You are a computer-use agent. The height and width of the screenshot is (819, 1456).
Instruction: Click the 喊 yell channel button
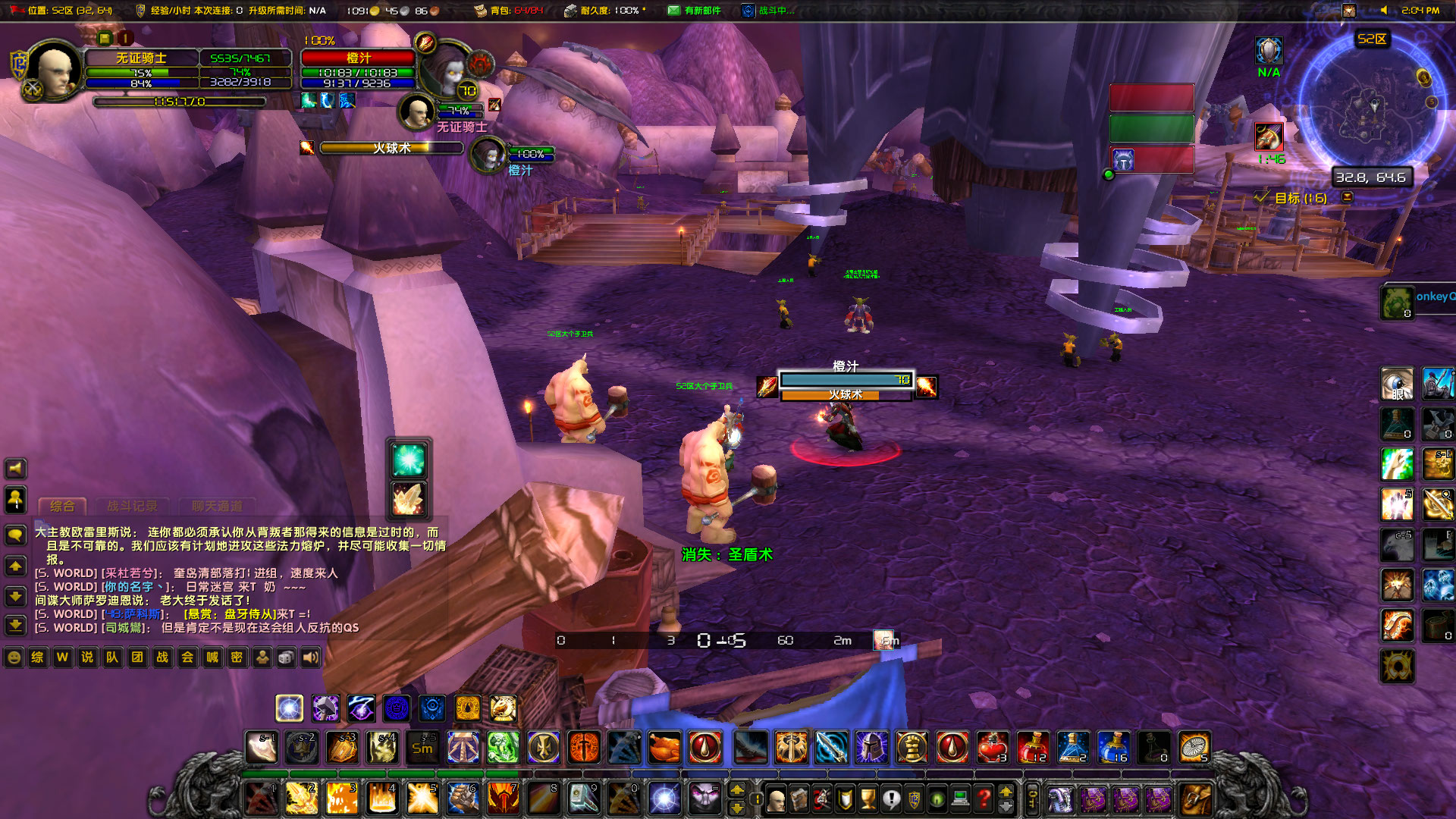212,657
